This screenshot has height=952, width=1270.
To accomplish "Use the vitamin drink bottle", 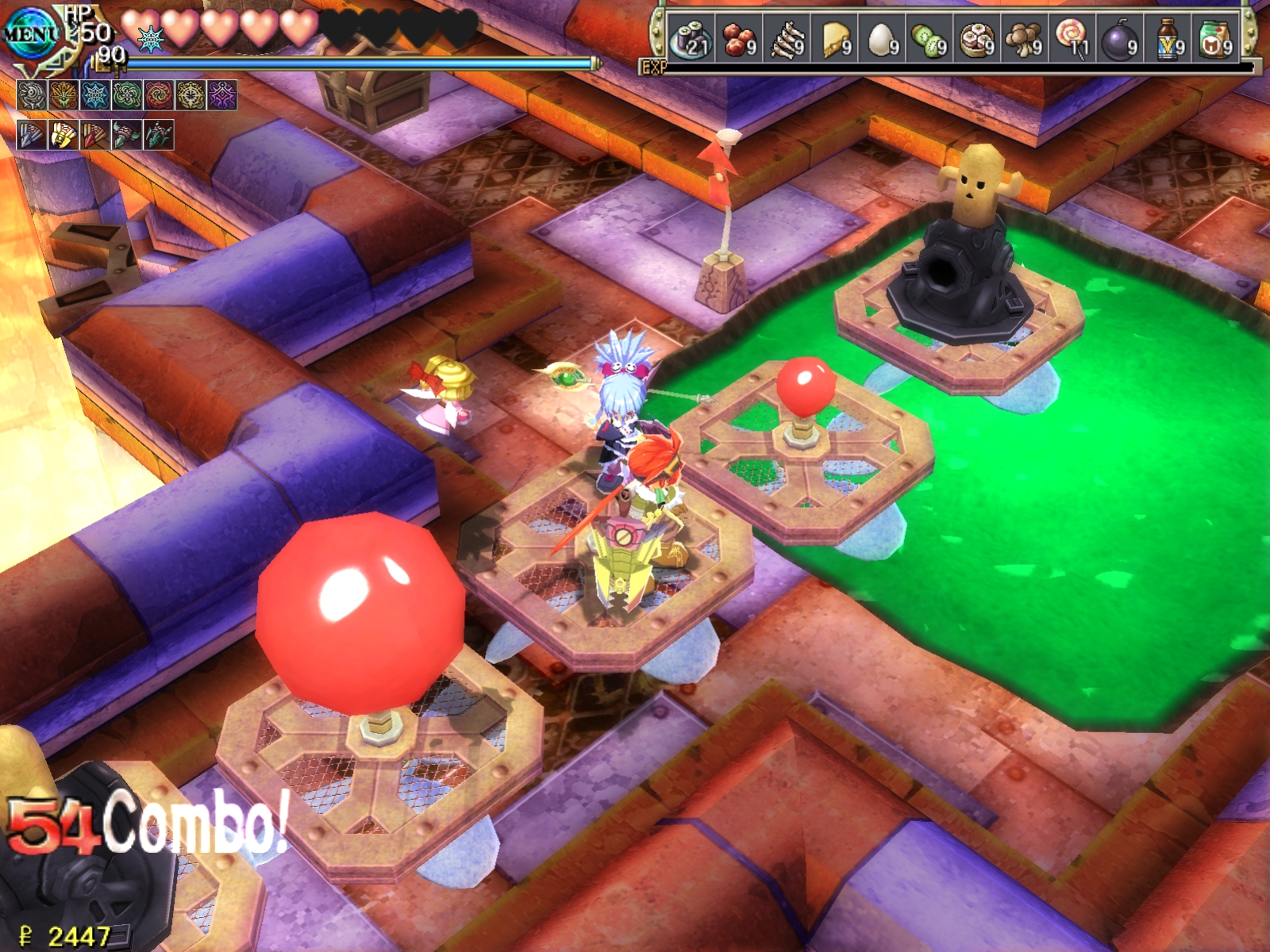I will tap(1168, 39).
